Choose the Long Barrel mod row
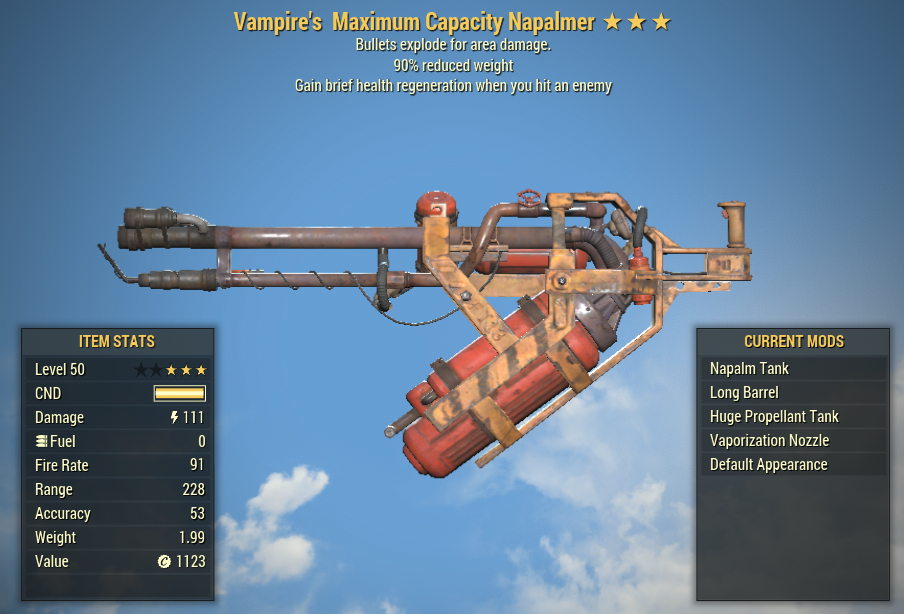 (x=792, y=392)
